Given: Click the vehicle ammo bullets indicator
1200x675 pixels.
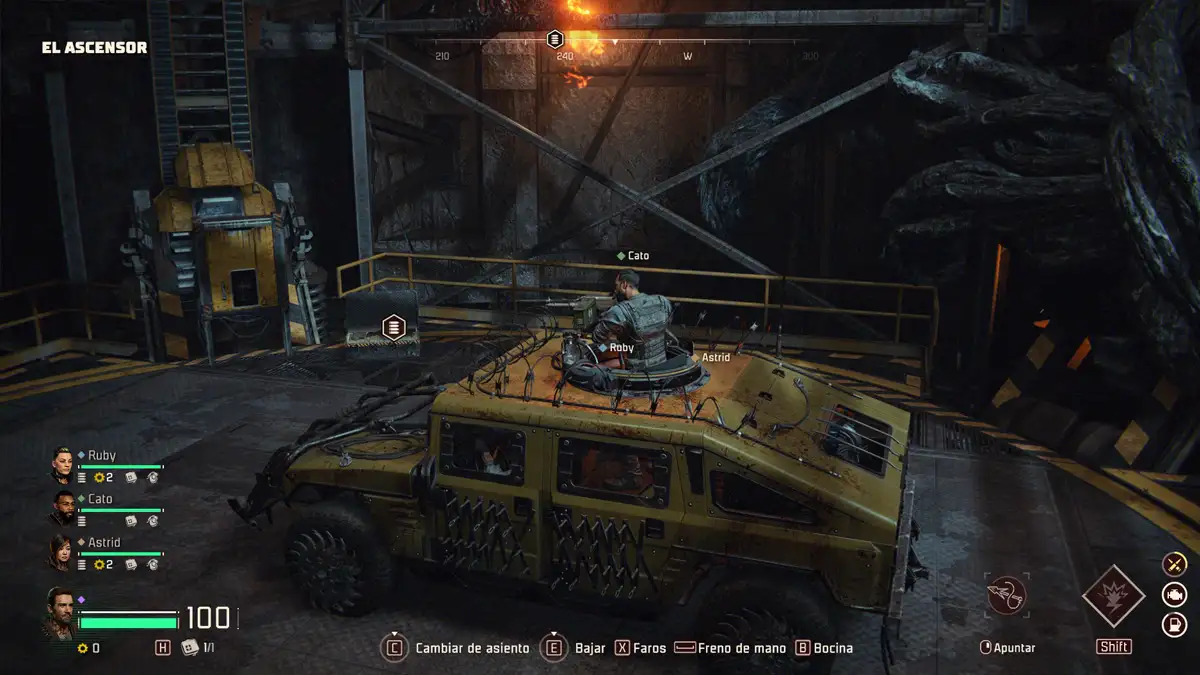Looking at the screenshot, I should pyautogui.click(x=1174, y=564).
